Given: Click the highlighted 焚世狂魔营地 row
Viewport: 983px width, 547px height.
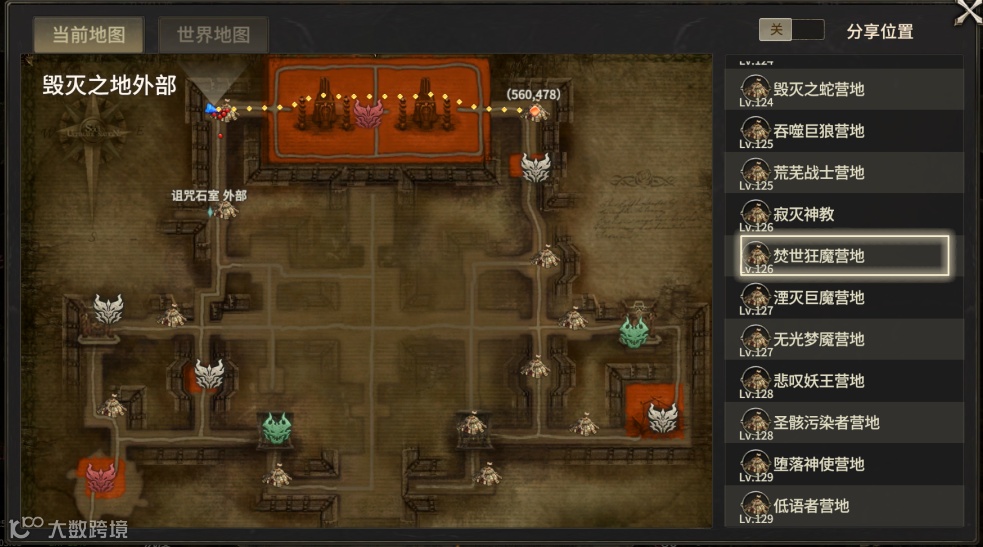Looking at the screenshot, I should point(844,256).
